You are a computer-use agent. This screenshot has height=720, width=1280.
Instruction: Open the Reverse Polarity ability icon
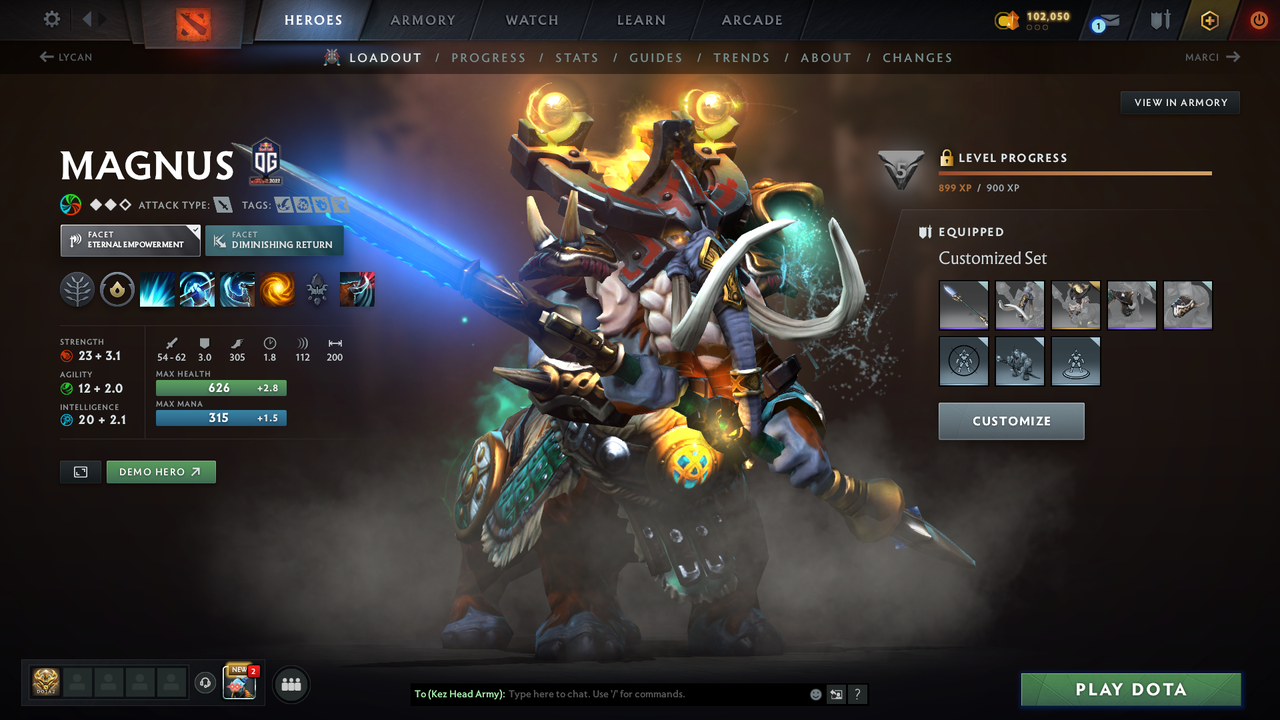[277, 289]
